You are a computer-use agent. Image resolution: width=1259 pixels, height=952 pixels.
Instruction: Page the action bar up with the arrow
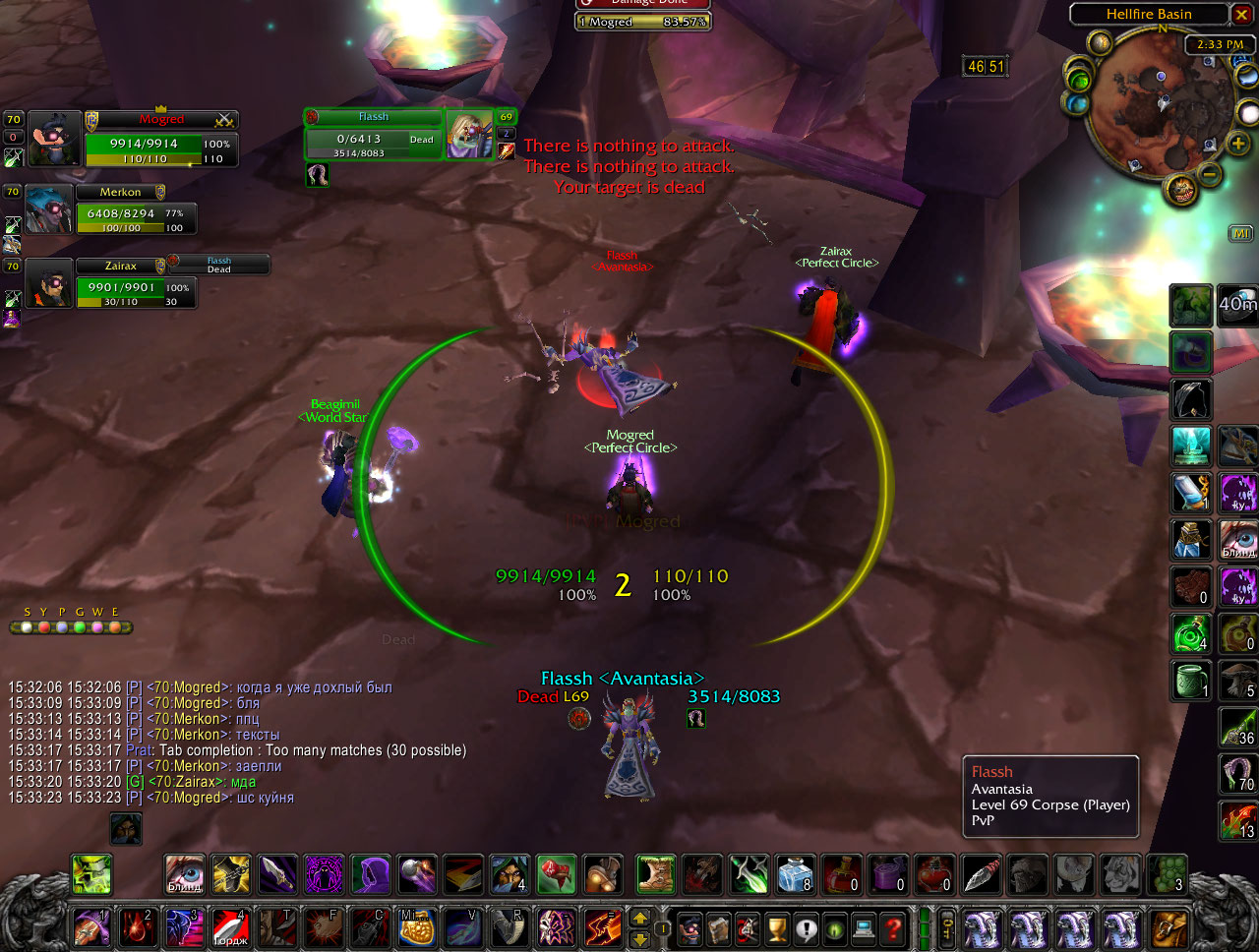click(639, 919)
